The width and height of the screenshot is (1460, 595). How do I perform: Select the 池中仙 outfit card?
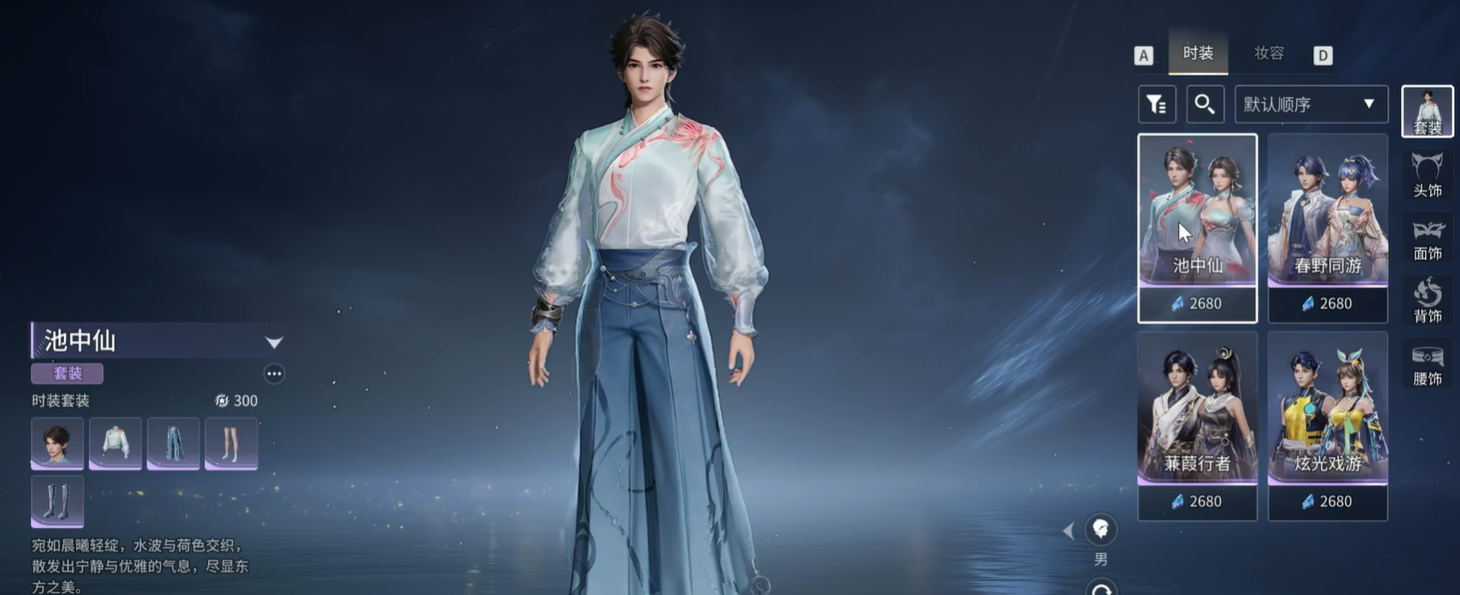pos(1197,227)
